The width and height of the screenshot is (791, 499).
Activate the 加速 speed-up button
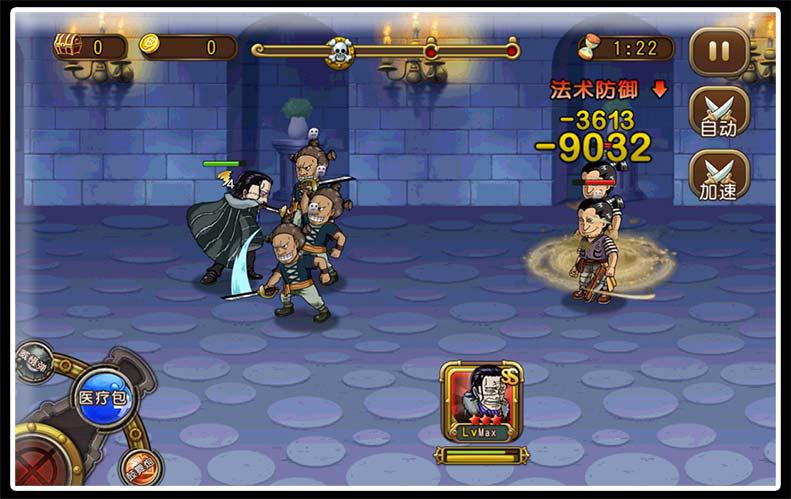718,175
